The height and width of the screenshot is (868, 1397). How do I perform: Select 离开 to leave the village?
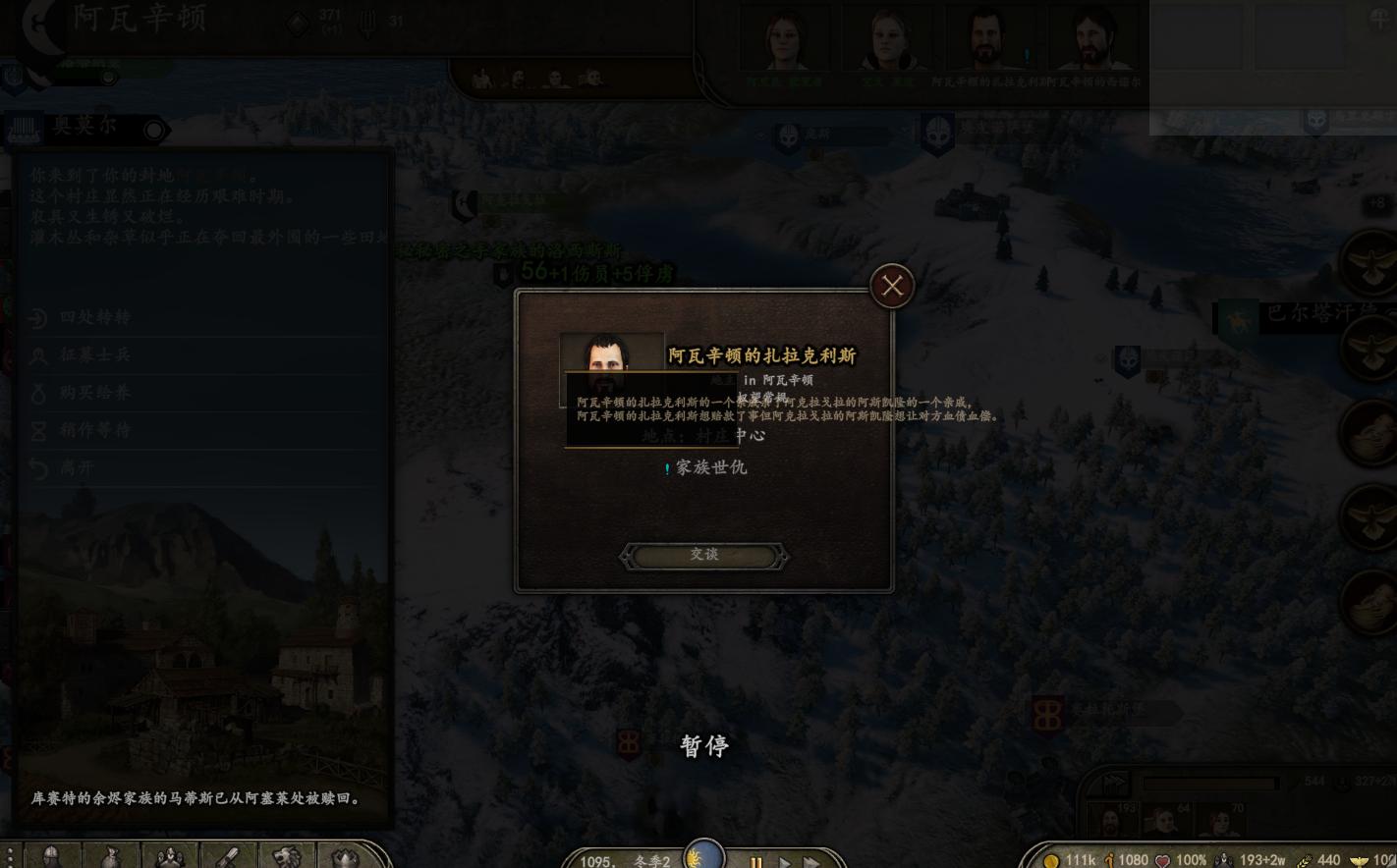77,467
